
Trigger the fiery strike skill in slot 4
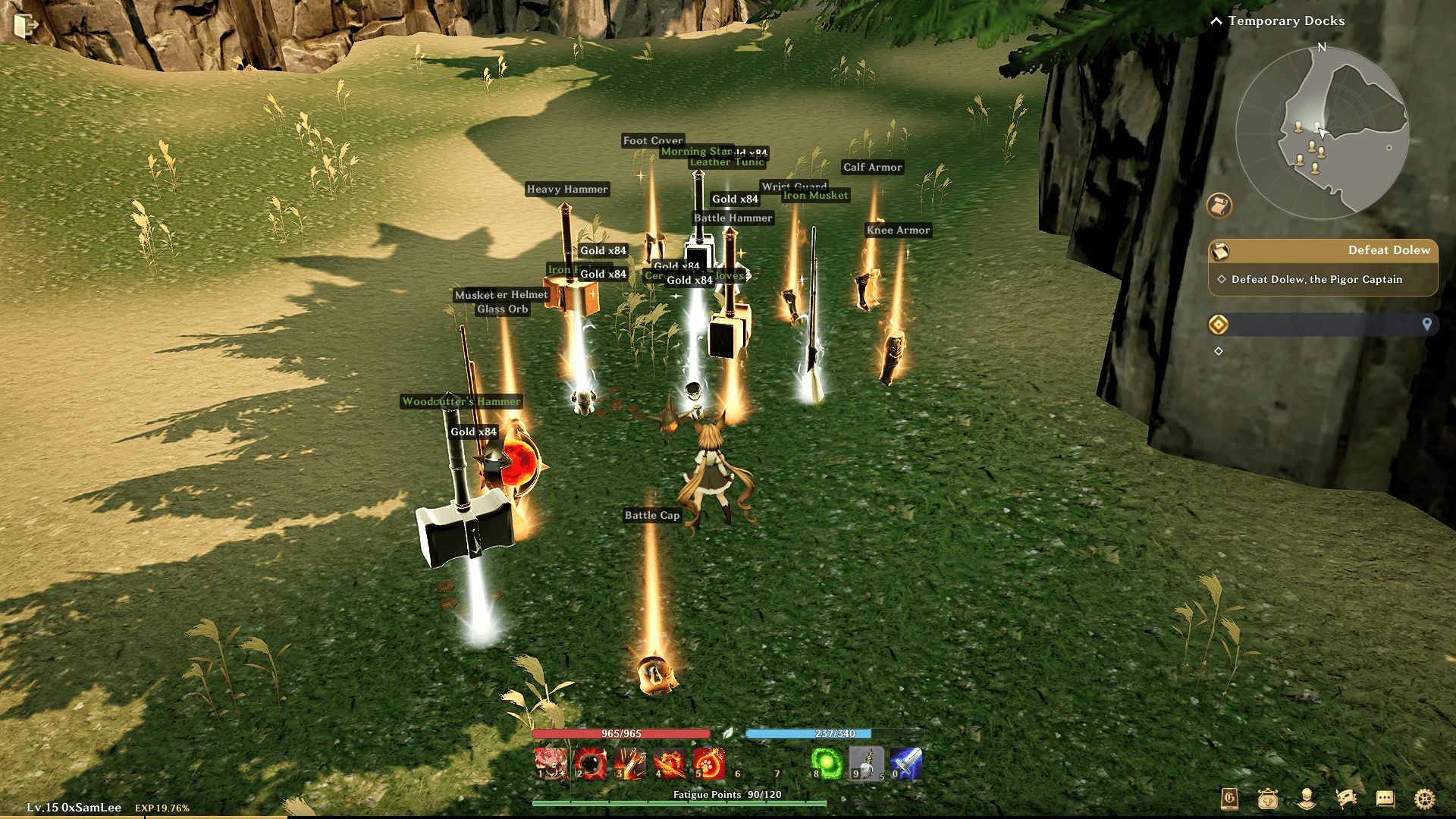(x=669, y=764)
